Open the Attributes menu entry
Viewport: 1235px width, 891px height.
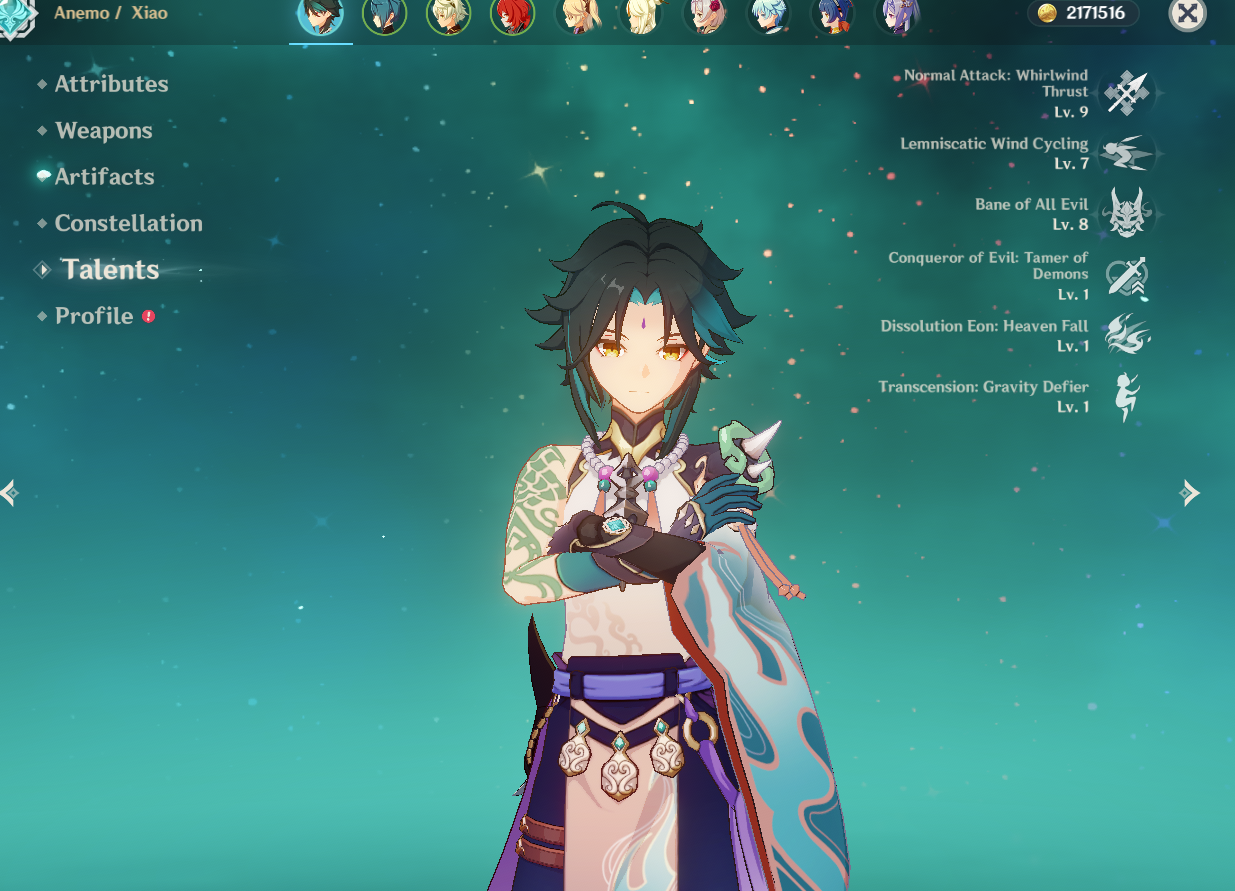pyautogui.click(x=111, y=85)
